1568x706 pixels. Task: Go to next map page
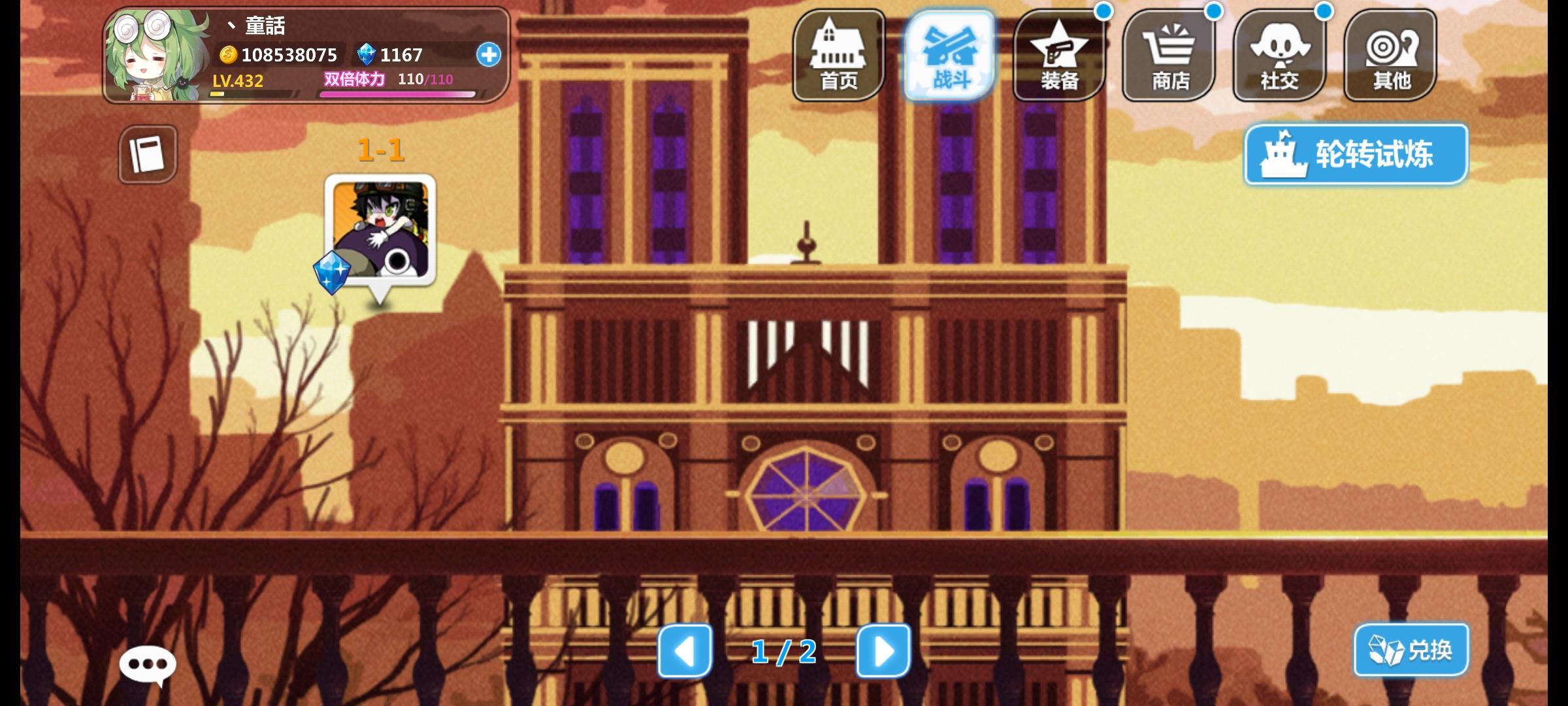883,651
